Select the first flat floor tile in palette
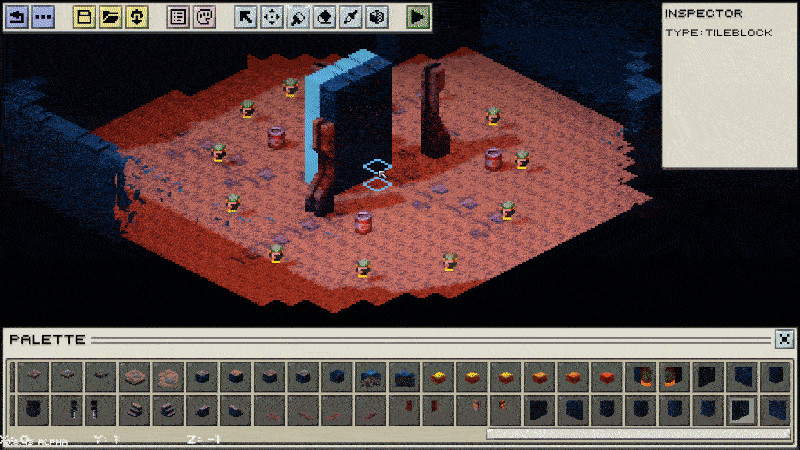 pos(32,376)
